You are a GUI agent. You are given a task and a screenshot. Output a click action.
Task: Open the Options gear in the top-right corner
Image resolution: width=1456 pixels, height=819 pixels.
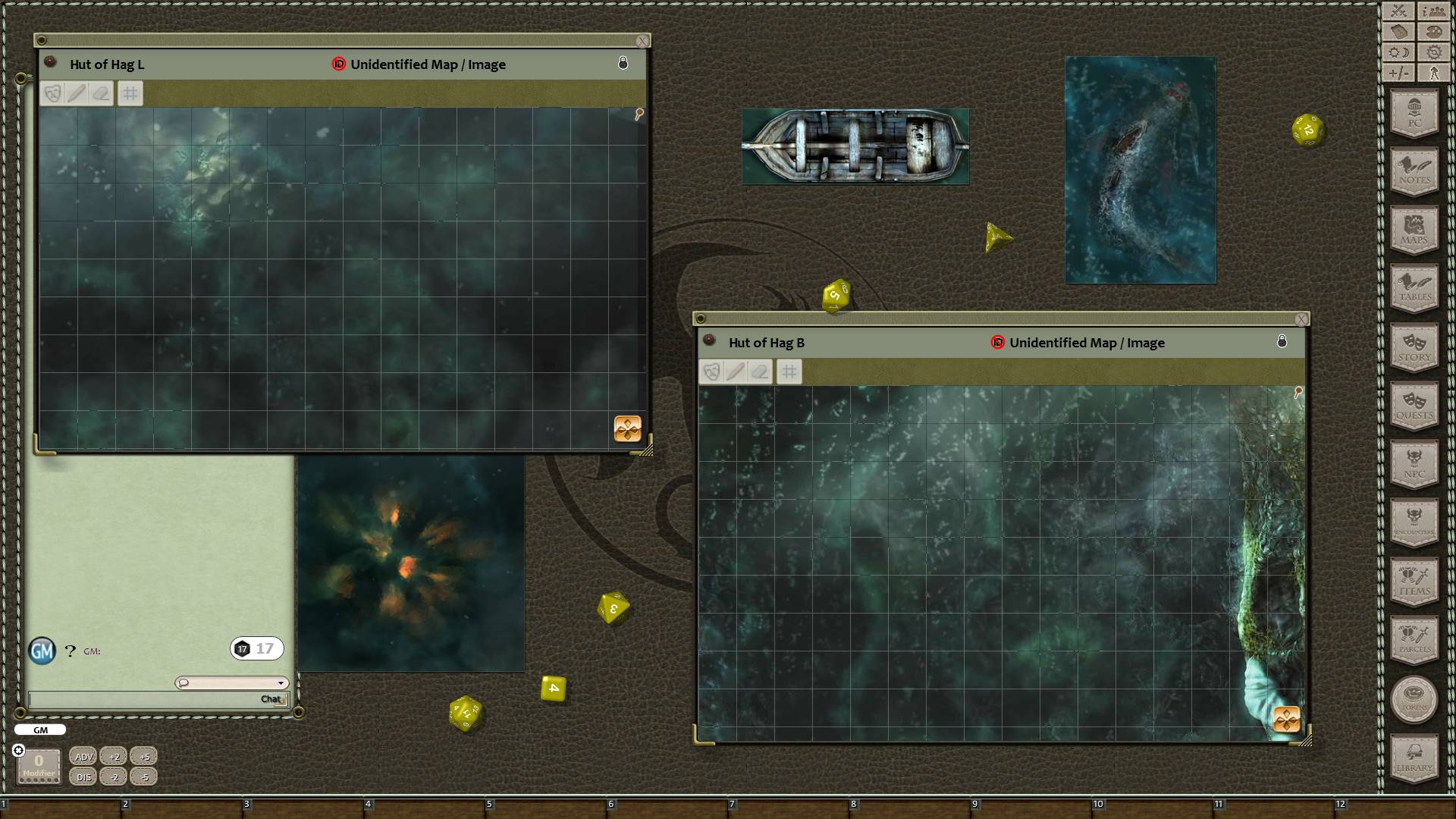point(1433,52)
